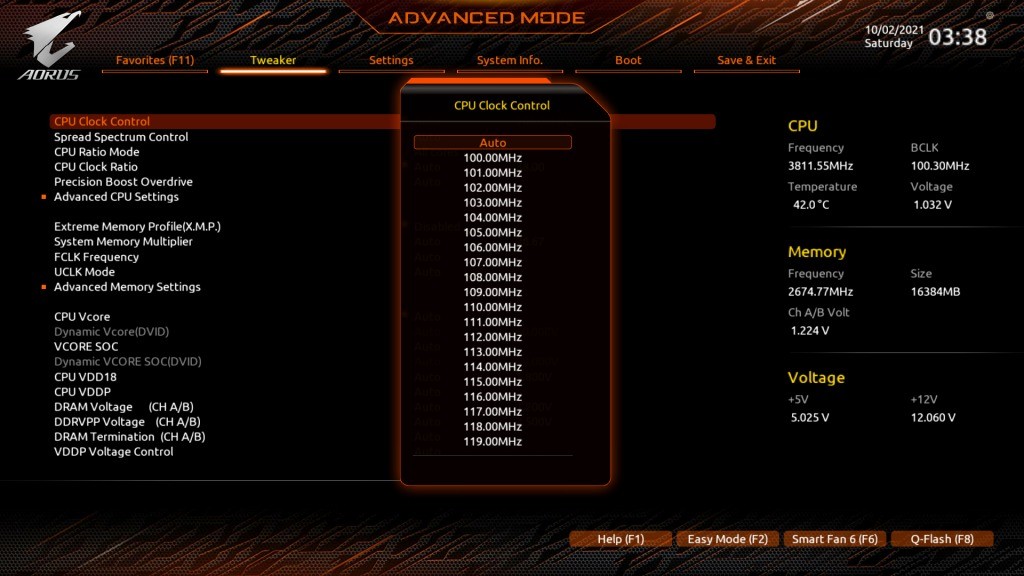Open the Settings tab
Viewport: 1024px width, 576px height.
click(x=391, y=60)
